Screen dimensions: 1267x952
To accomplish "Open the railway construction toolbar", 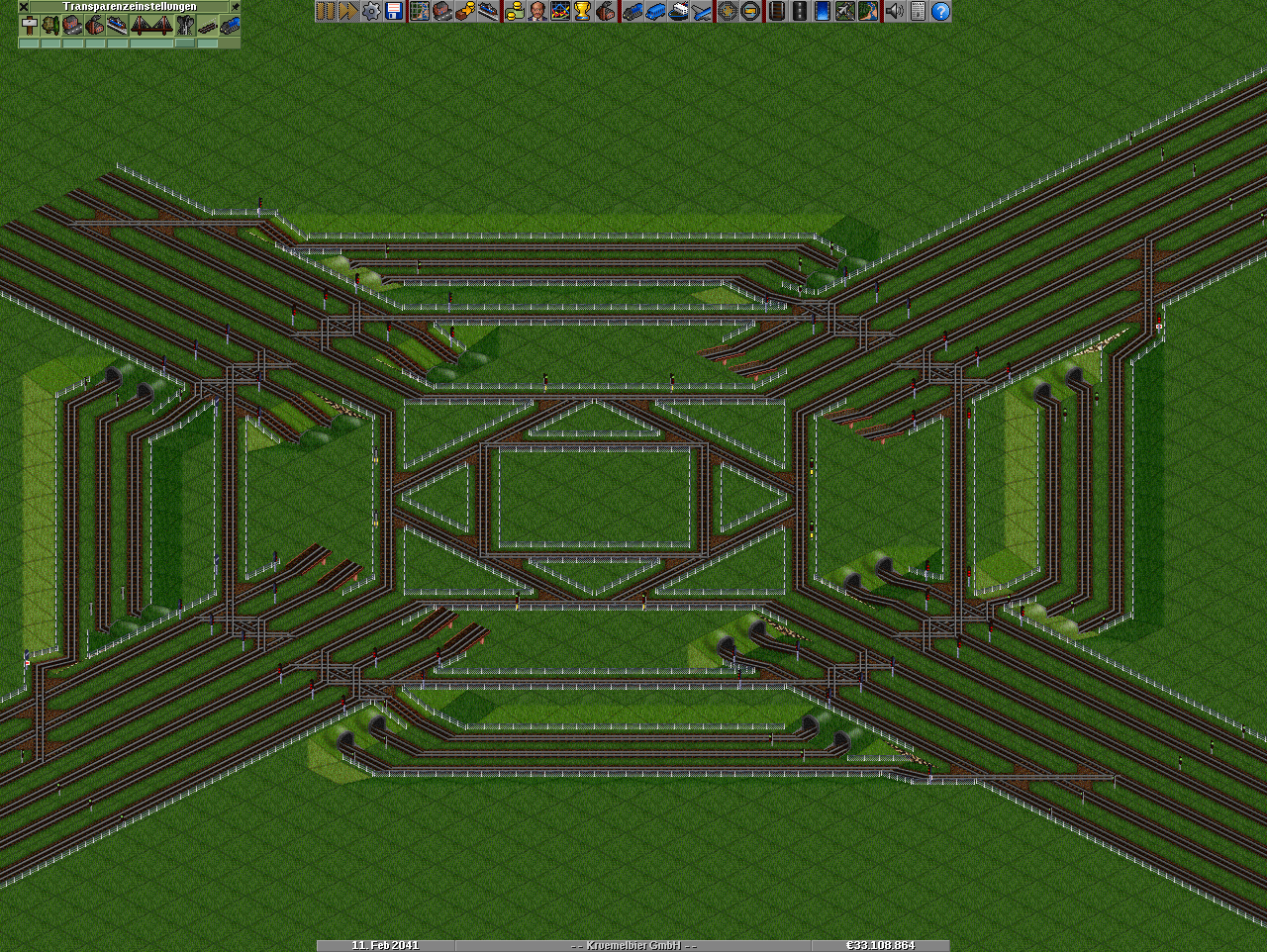I will [x=776, y=11].
